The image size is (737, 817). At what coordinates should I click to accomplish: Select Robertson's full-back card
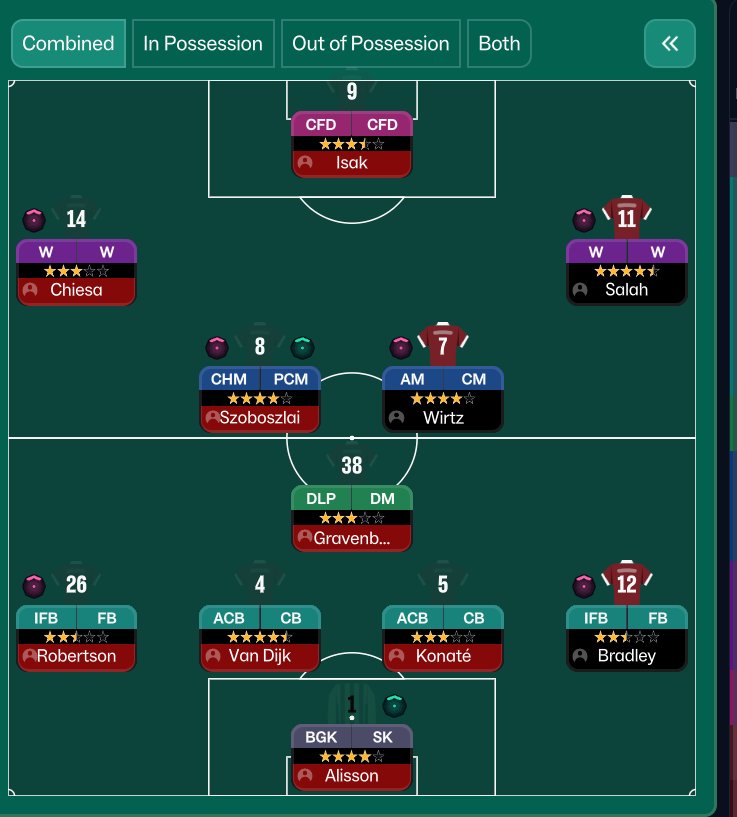click(x=76, y=638)
